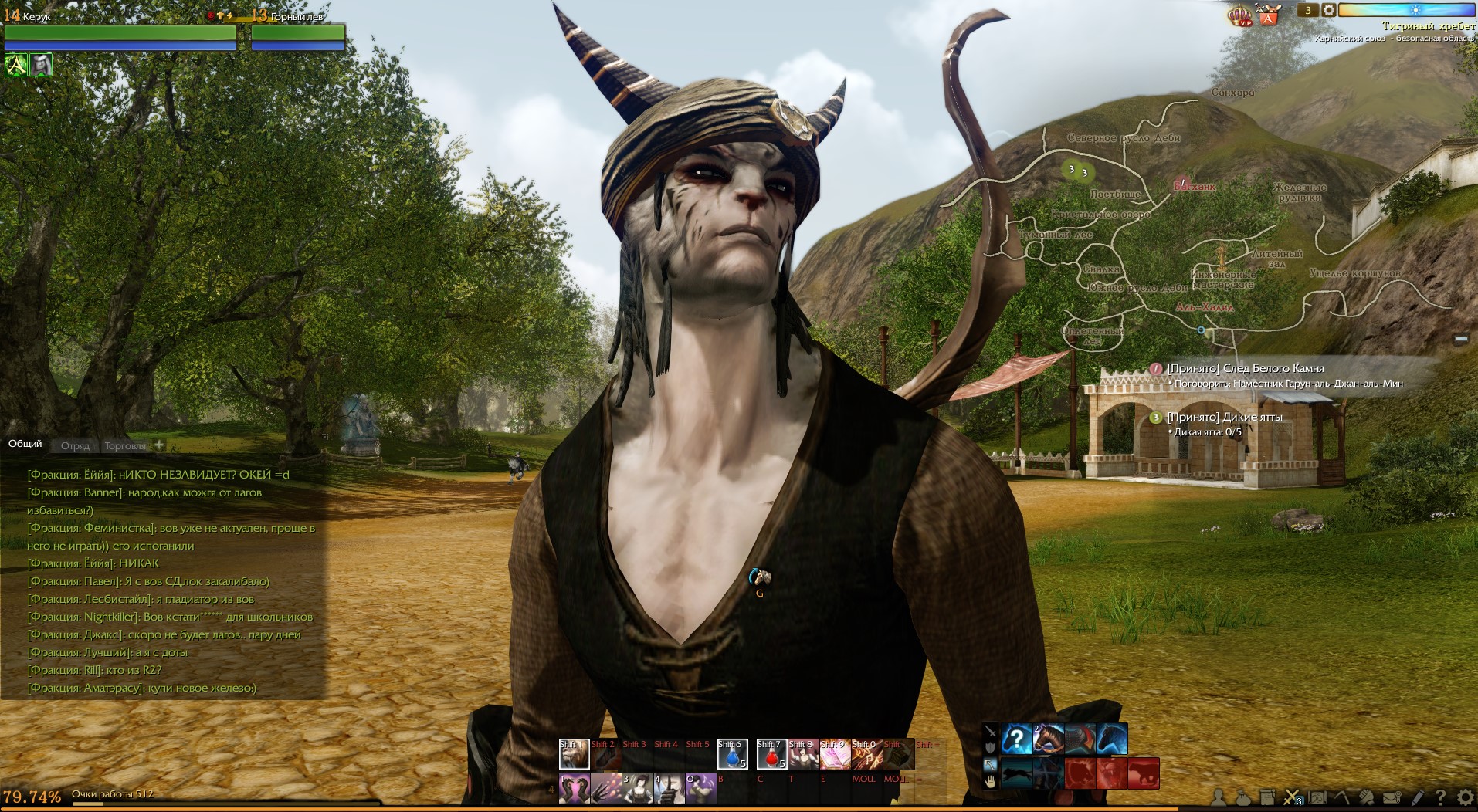
Task: Switch to the Отряд chat tab
Action: (75, 445)
